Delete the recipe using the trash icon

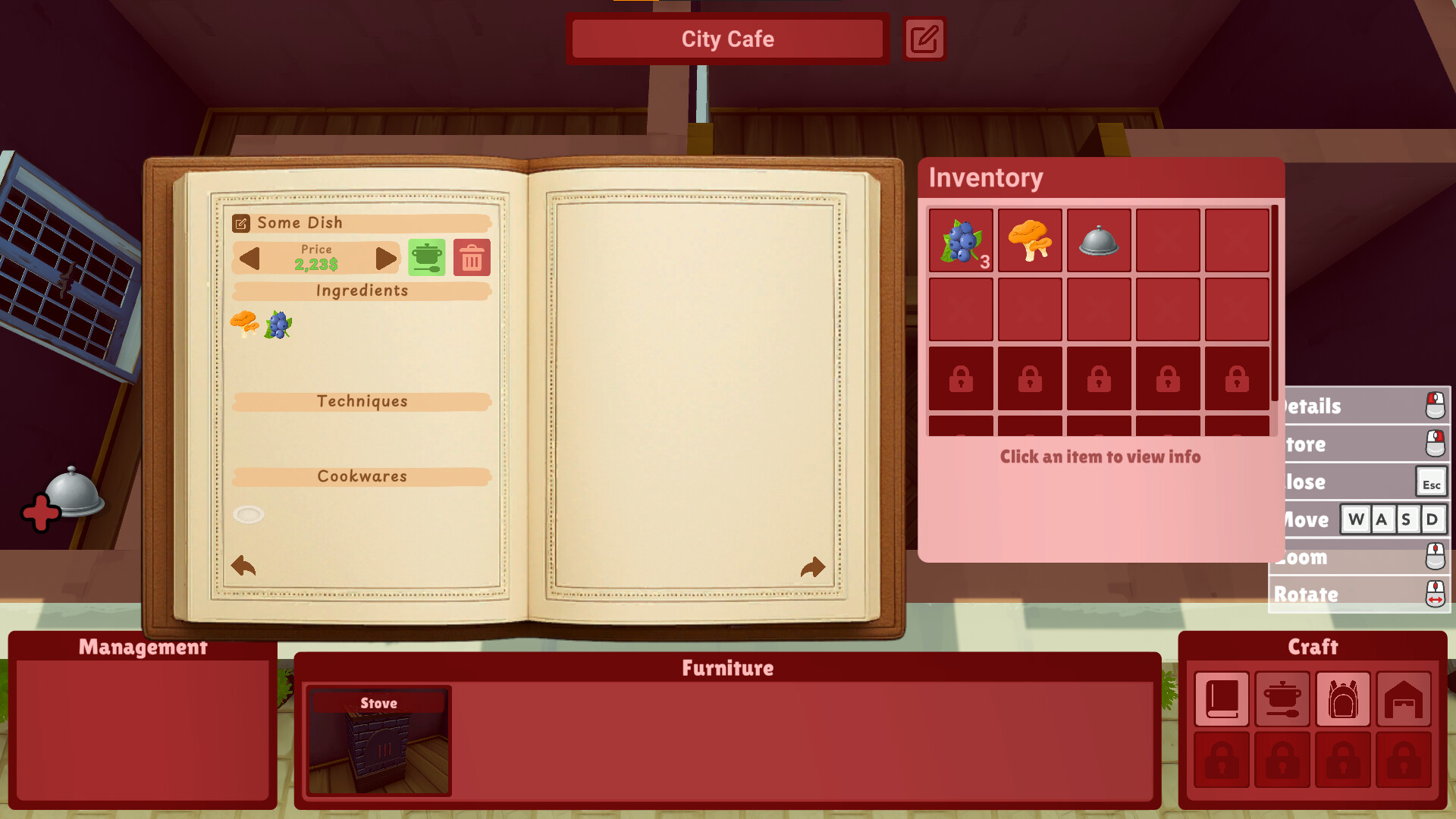pyautogui.click(x=471, y=257)
